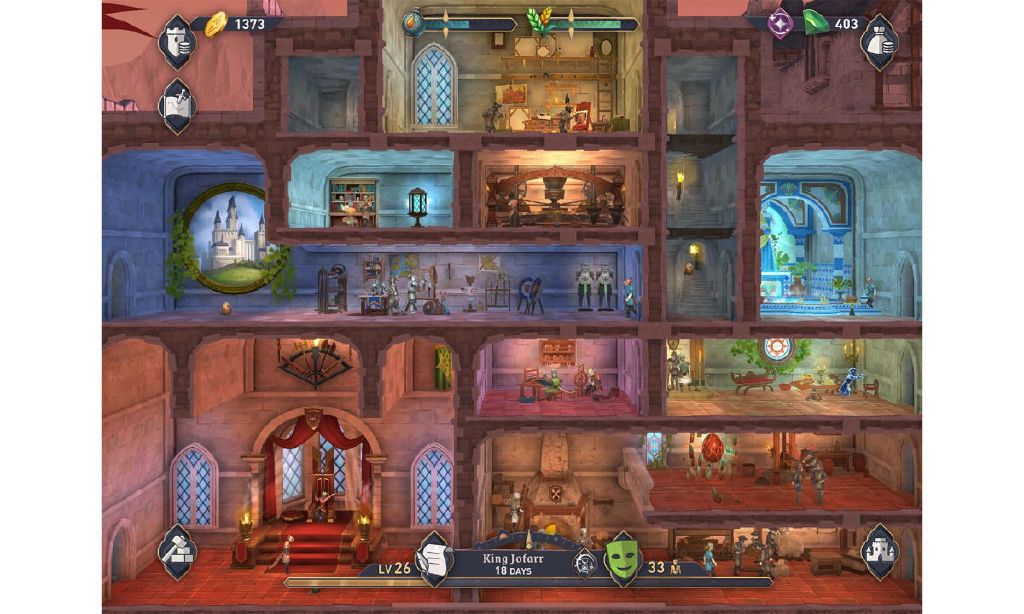Open the money bag shop button
This screenshot has height=614, width=1024.
pos(878,41)
